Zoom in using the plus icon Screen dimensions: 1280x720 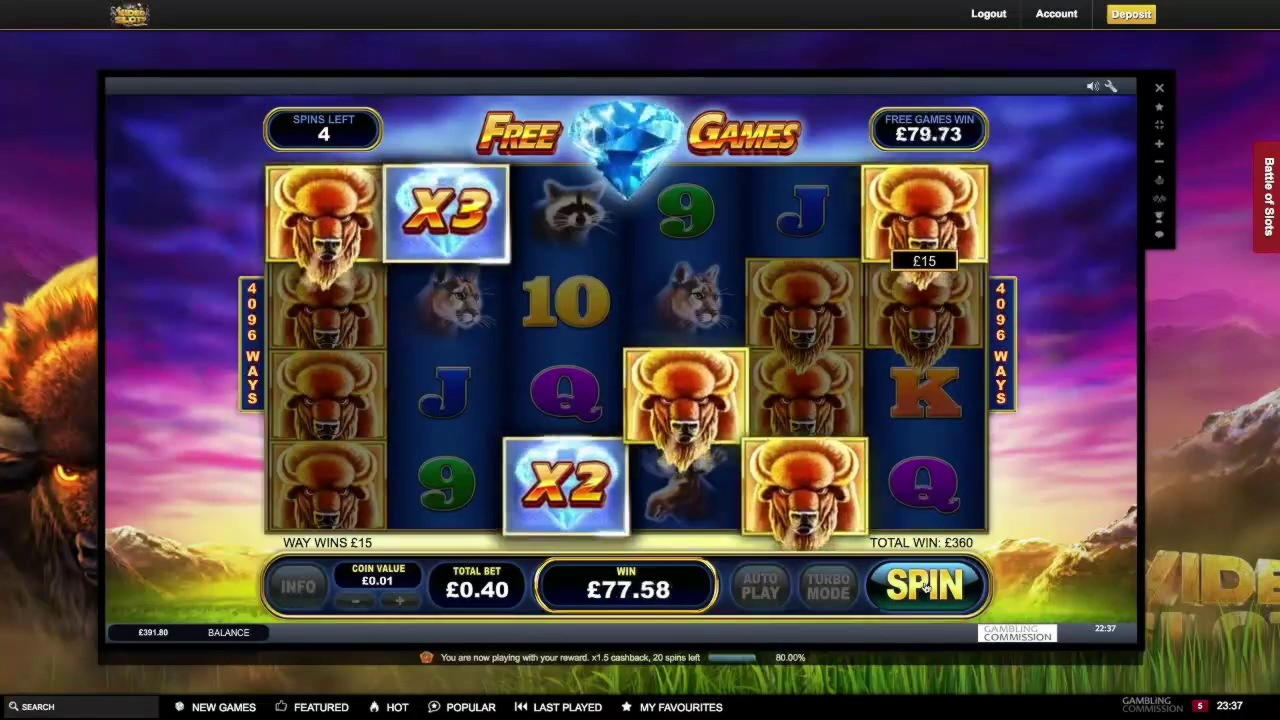click(x=1159, y=145)
